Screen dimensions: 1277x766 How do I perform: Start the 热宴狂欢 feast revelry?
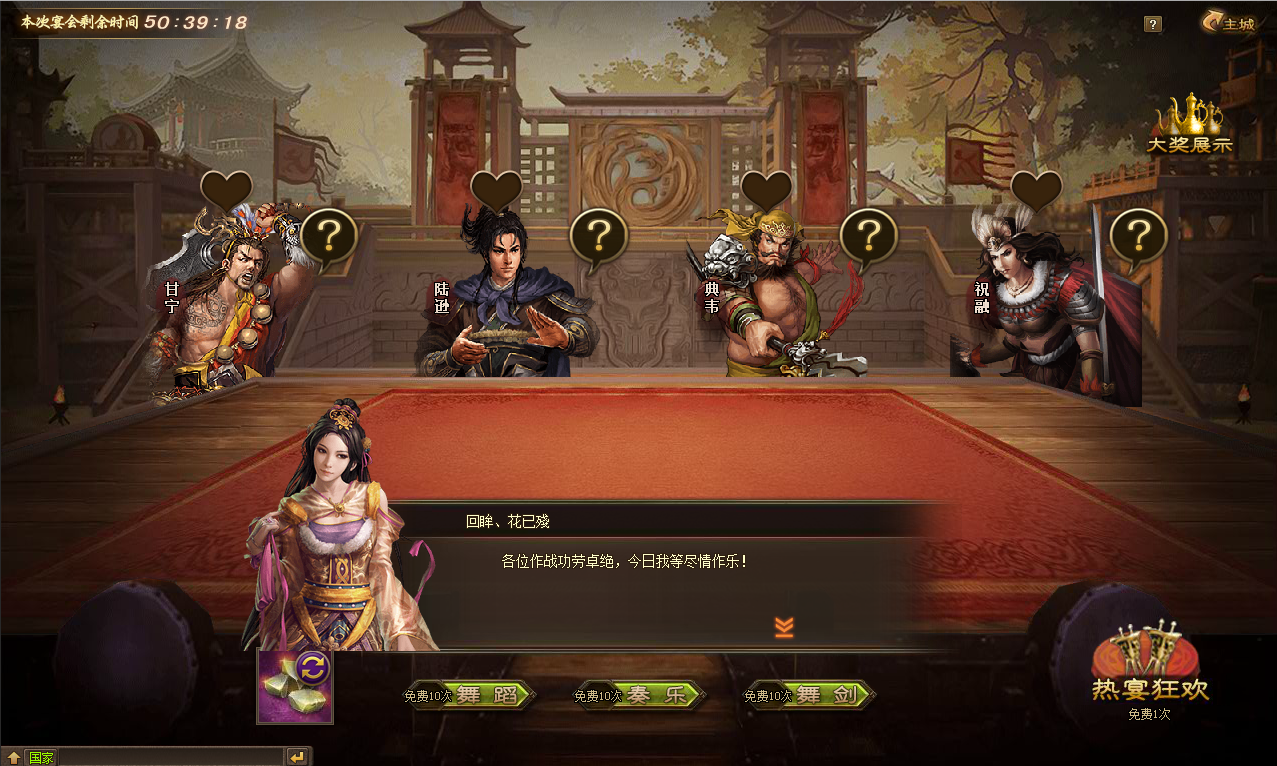[x=1150, y=670]
